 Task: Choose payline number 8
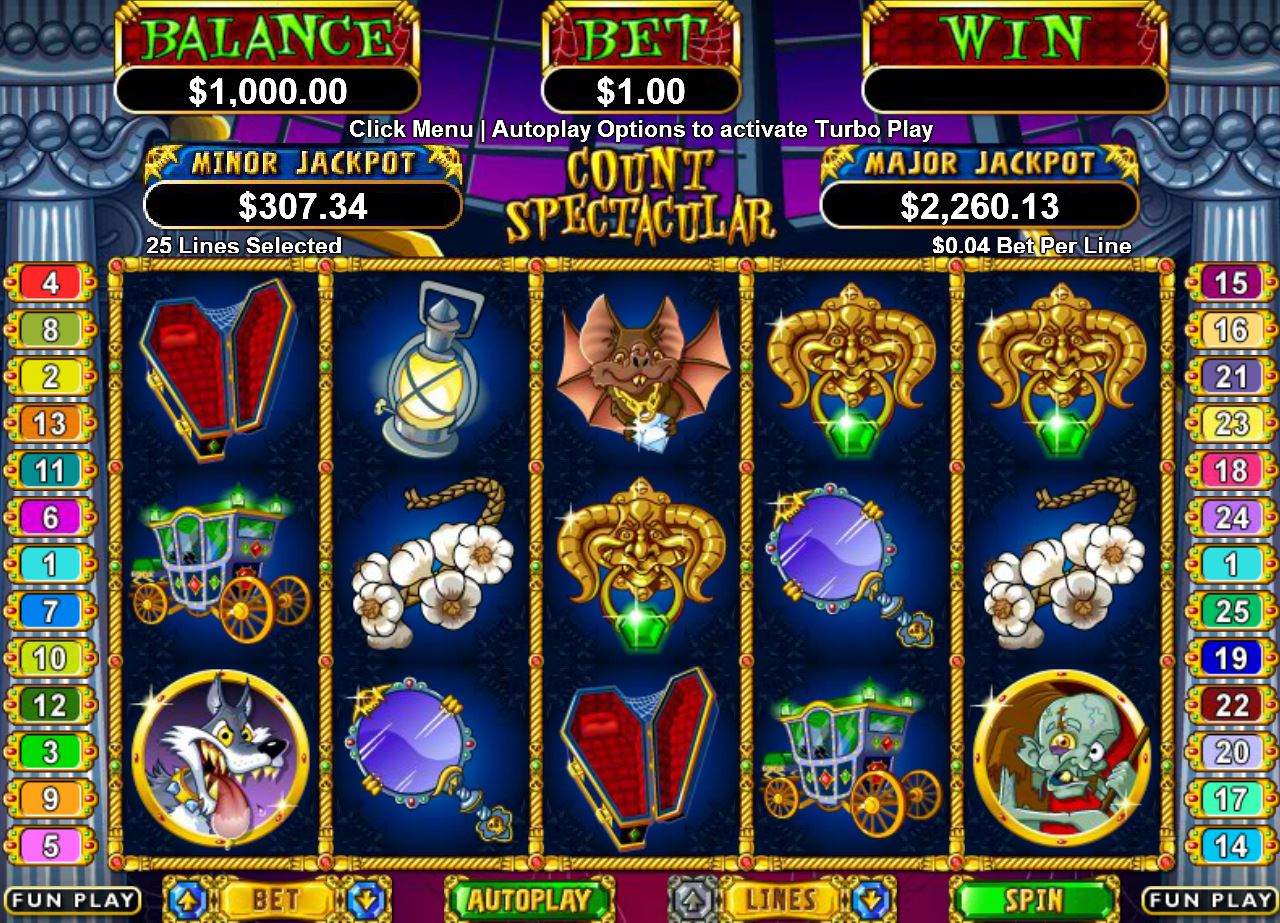[50, 330]
